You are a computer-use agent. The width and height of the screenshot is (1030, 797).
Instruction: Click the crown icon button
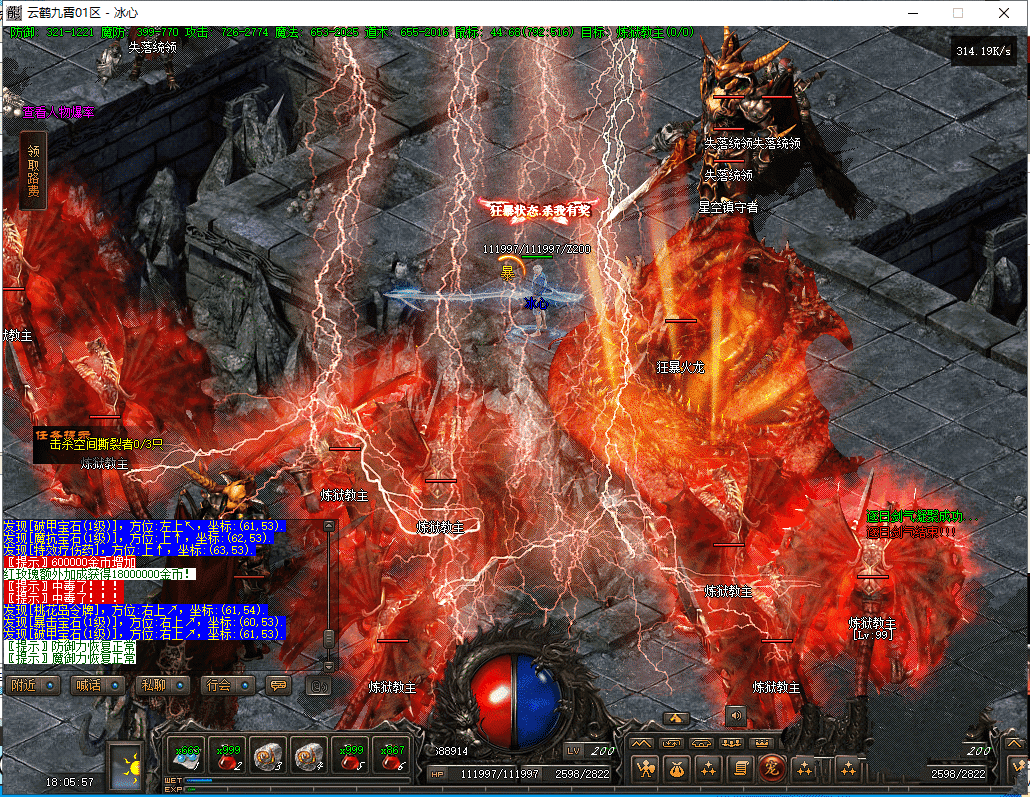pyautogui.click(x=760, y=744)
